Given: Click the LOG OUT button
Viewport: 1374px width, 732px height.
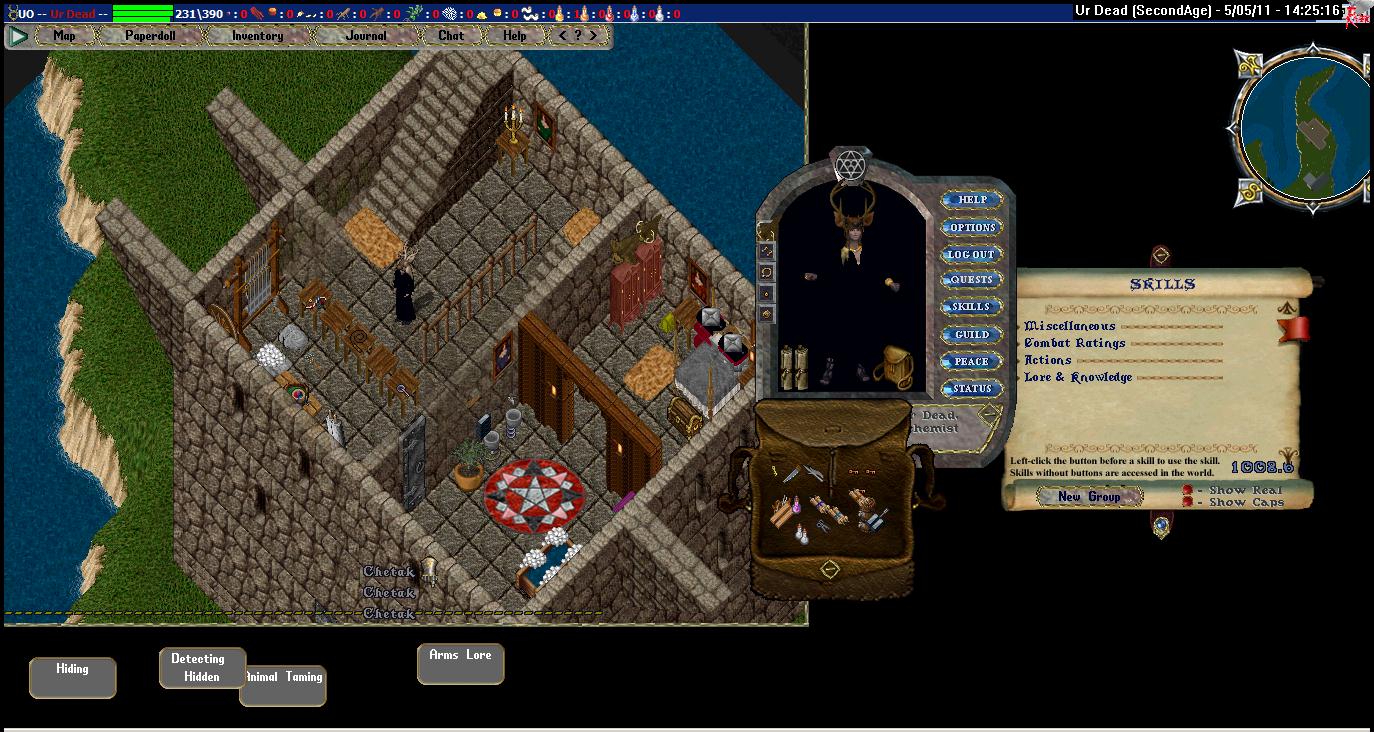Looking at the screenshot, I should pos(972,255).
